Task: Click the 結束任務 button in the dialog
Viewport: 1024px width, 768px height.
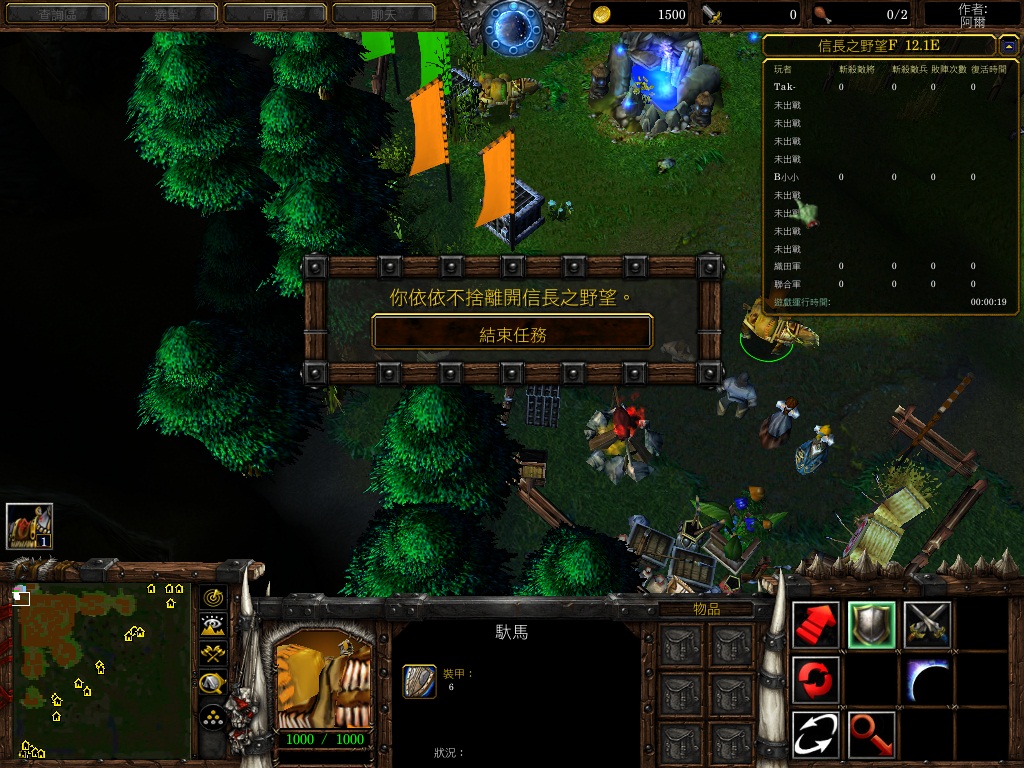Action: pyautogui.click(x=512, y=333)
